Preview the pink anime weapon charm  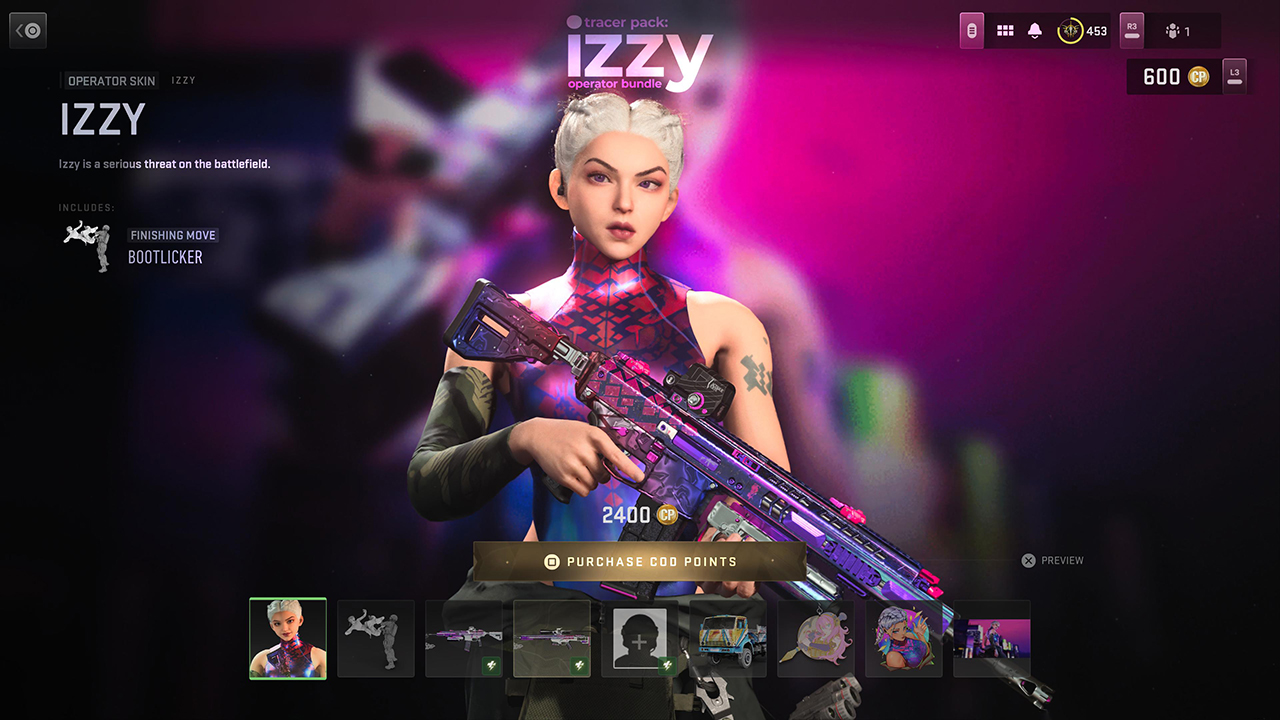coord(815,639)
